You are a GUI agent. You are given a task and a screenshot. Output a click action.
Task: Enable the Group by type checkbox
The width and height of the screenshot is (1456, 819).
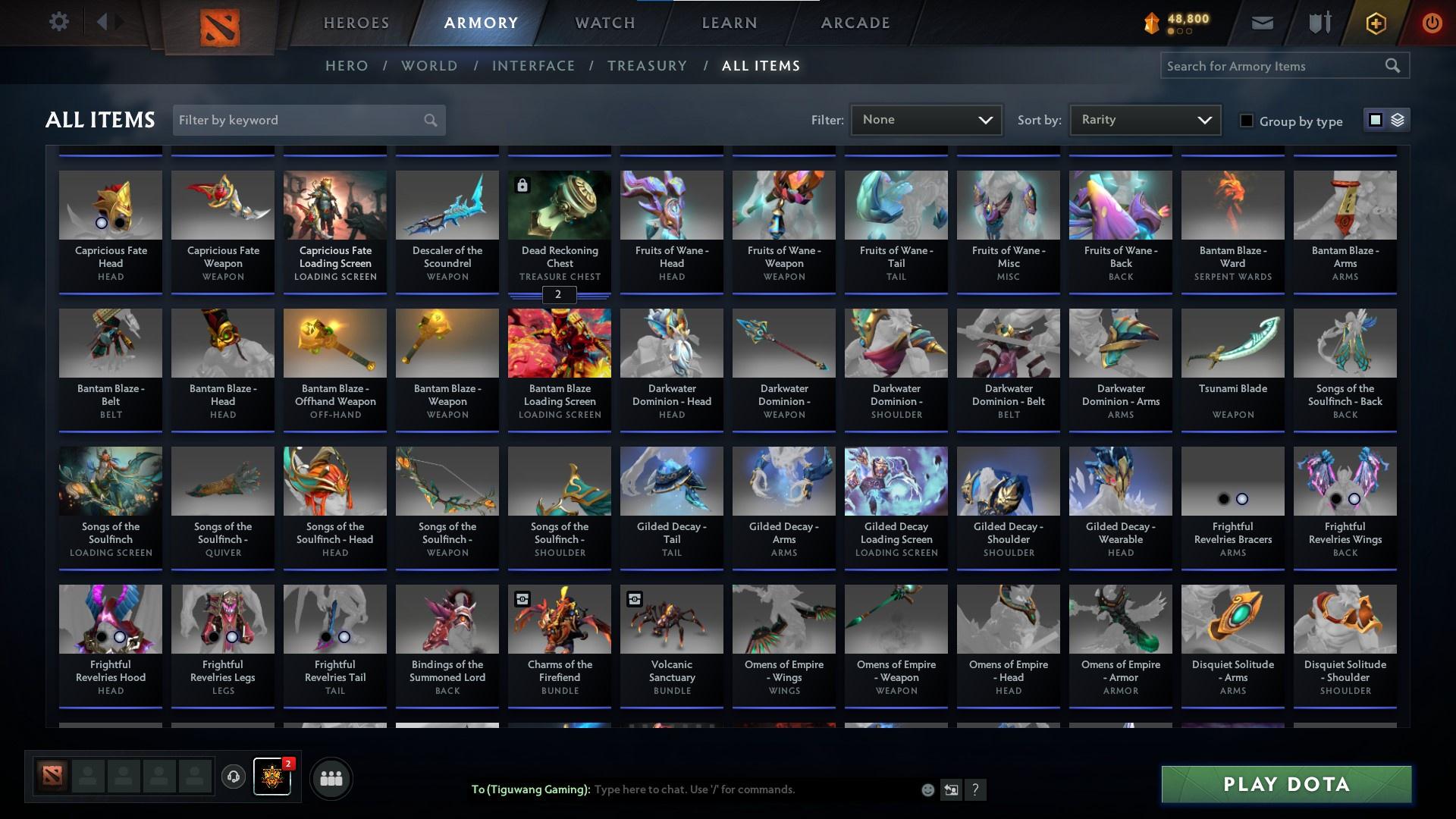pyautogui.click(x=1246, y=121)
